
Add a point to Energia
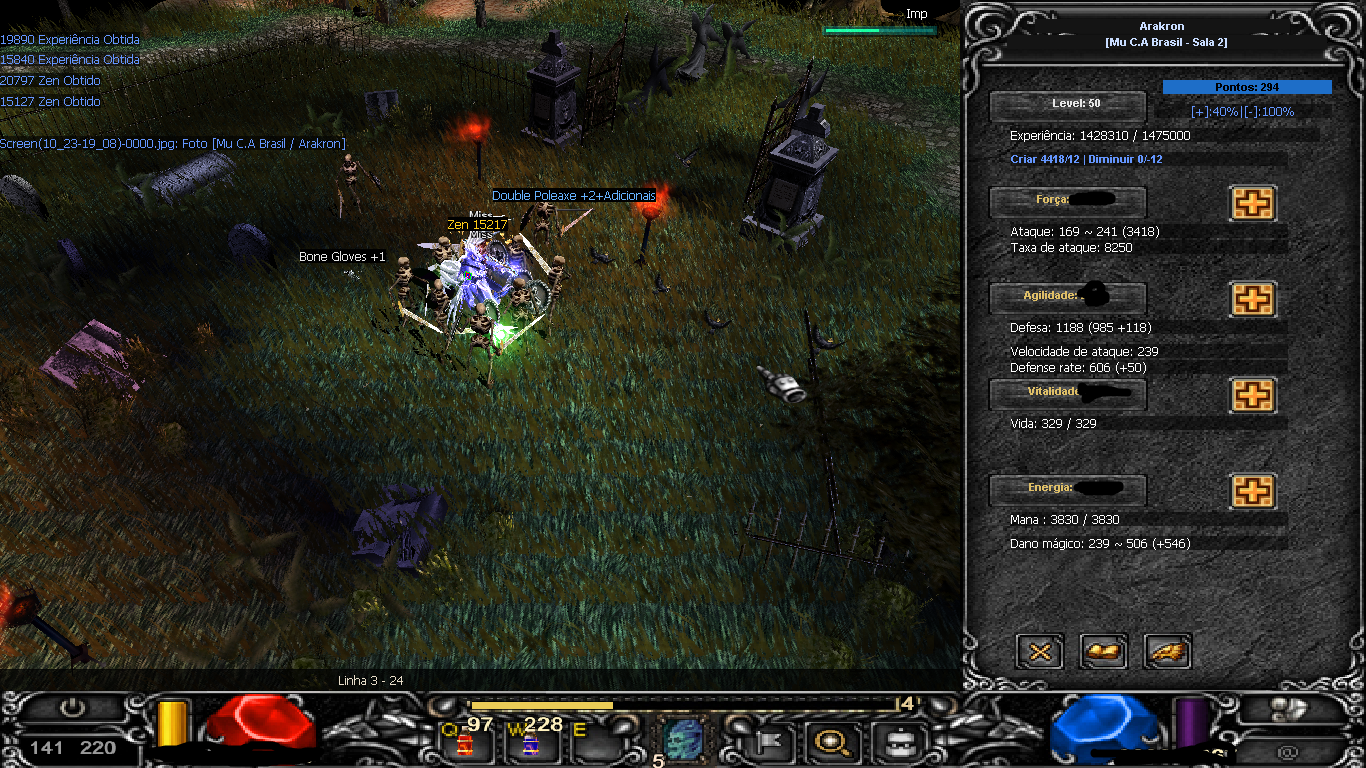(x=1252, y=491)
